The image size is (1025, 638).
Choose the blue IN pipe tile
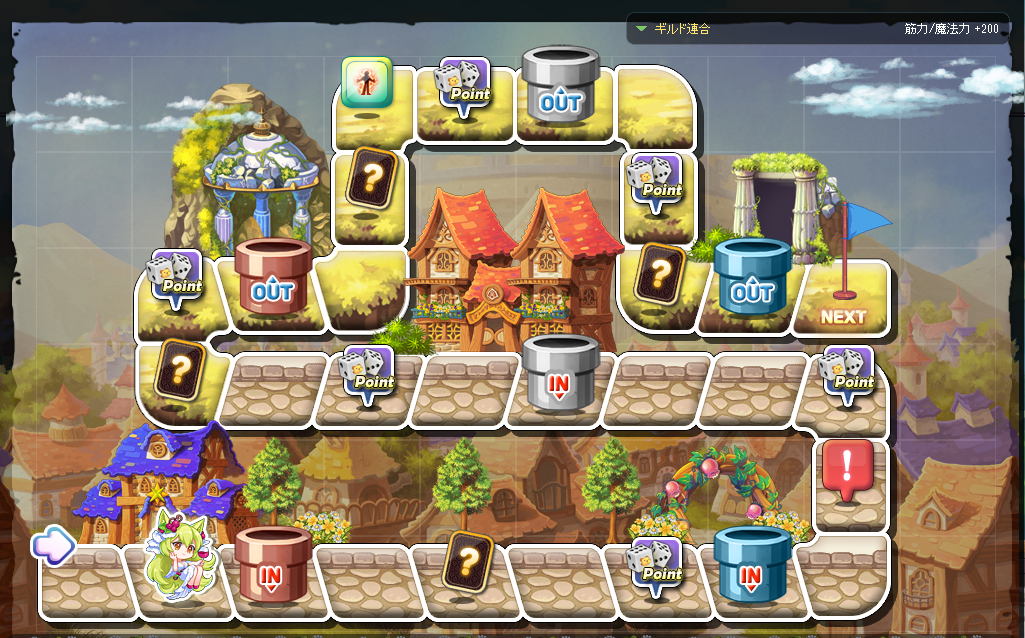(751, 566)
